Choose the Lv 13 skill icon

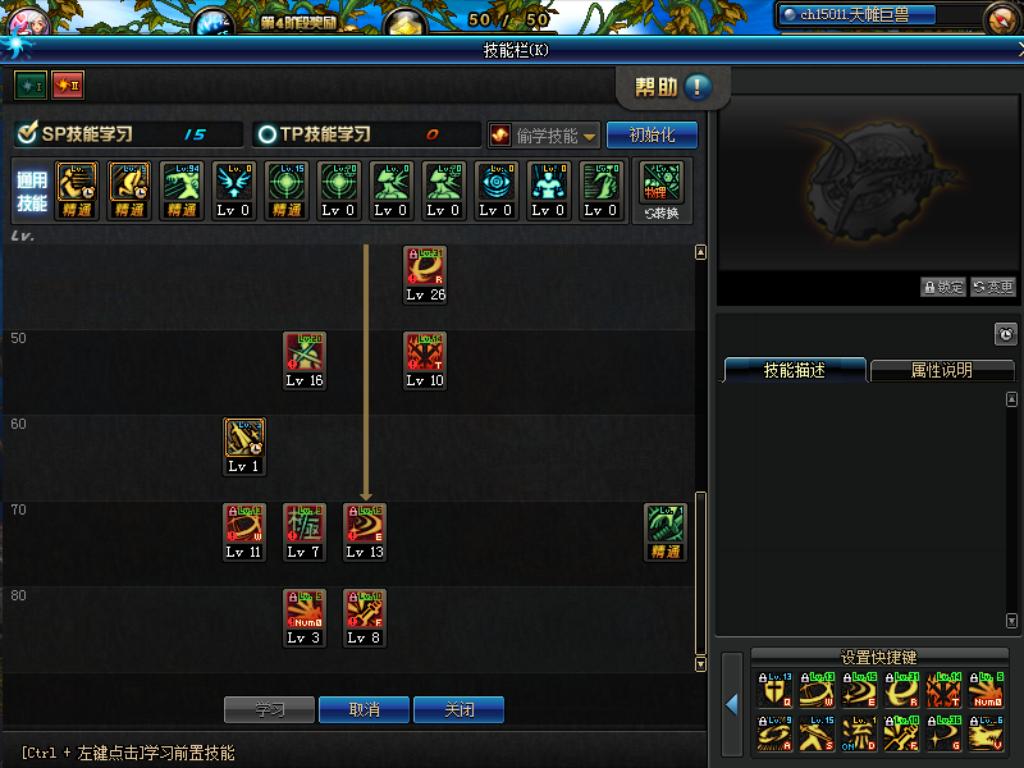pyautogui.click(x=364, y=524)
